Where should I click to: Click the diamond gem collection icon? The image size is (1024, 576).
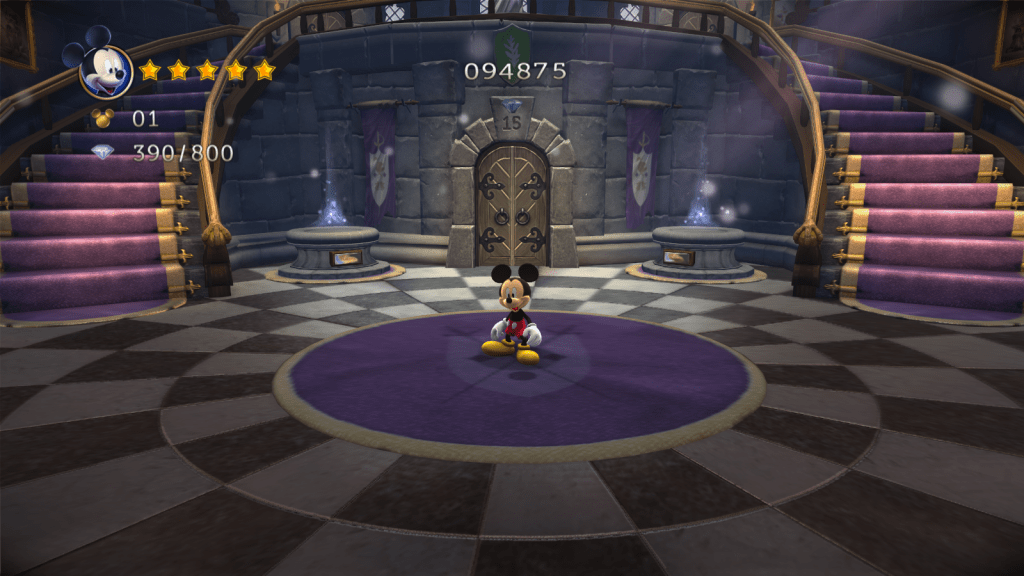pyautogui.click(x=103, y=152)
